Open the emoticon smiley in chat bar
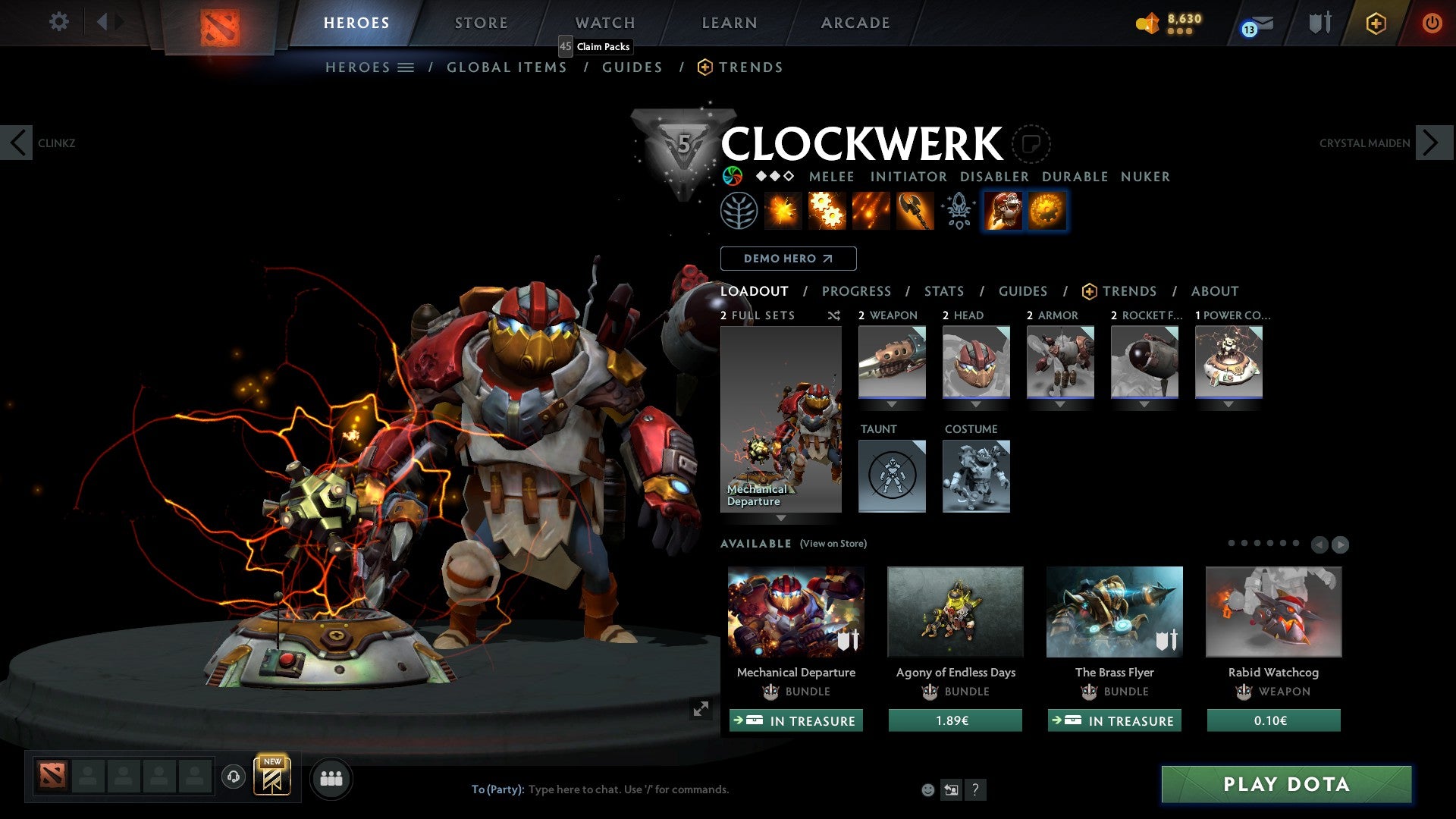Image resolution: width=1456 pixels, height=819 pixels. tap(927, 789)
